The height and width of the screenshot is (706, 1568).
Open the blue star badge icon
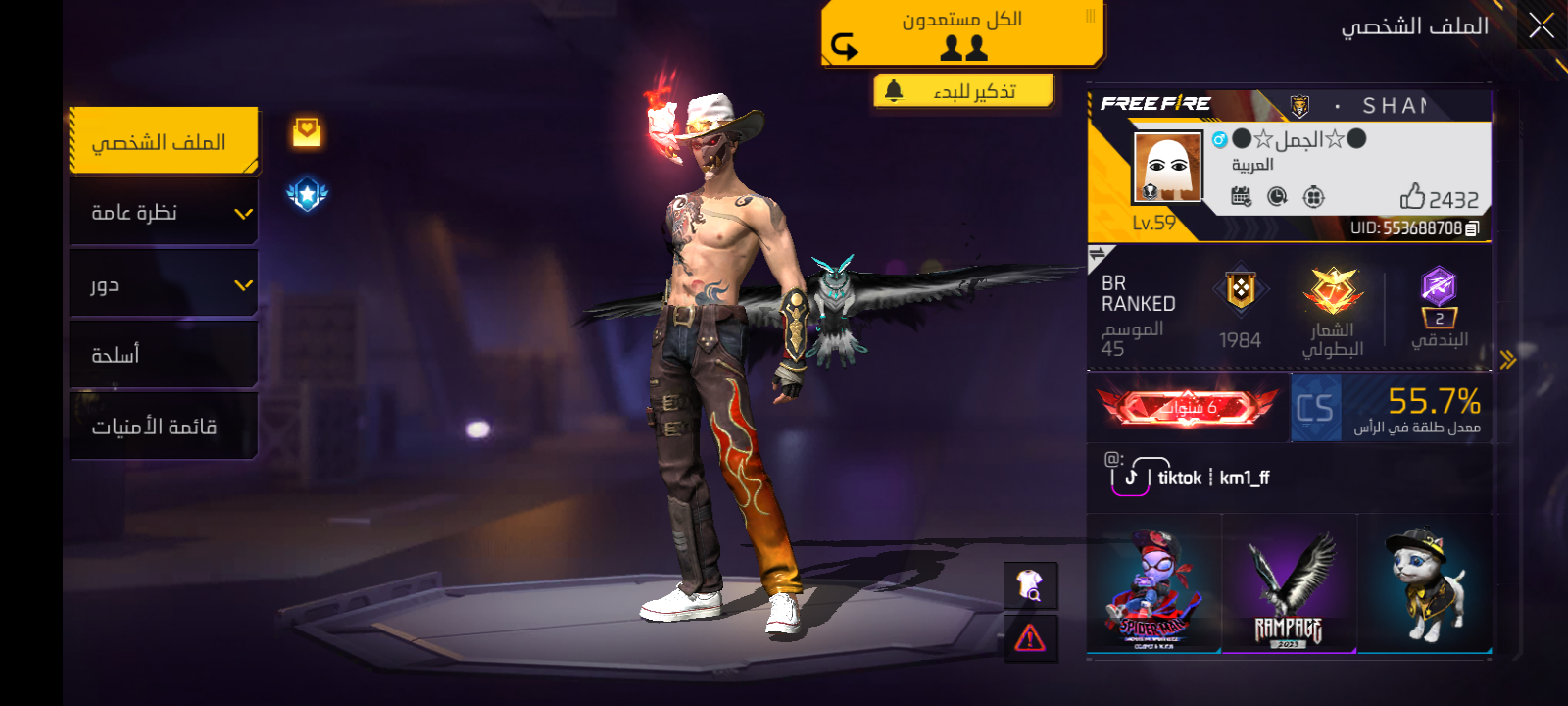point(307,194)
